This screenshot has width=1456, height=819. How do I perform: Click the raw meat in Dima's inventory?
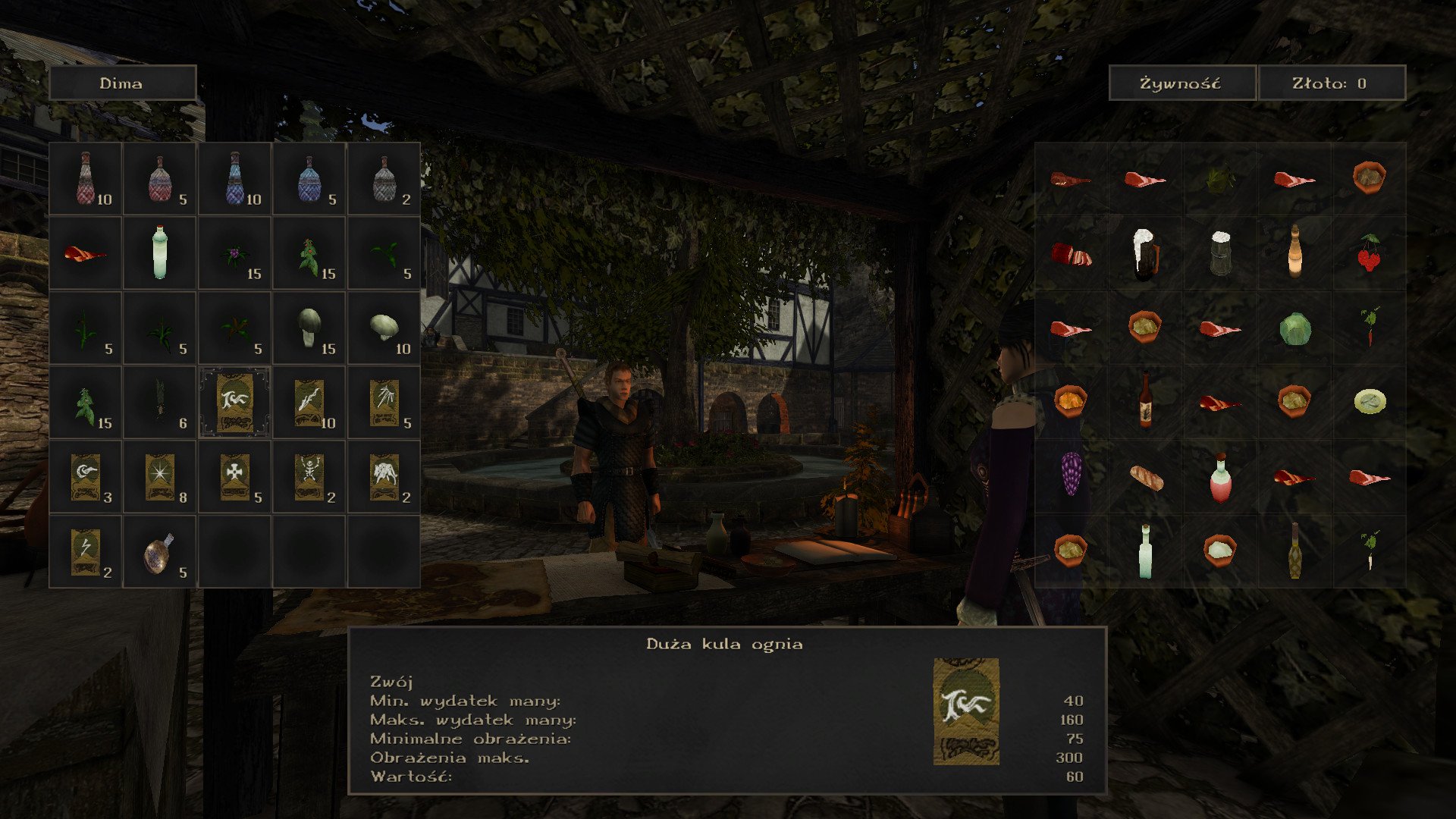85,253
